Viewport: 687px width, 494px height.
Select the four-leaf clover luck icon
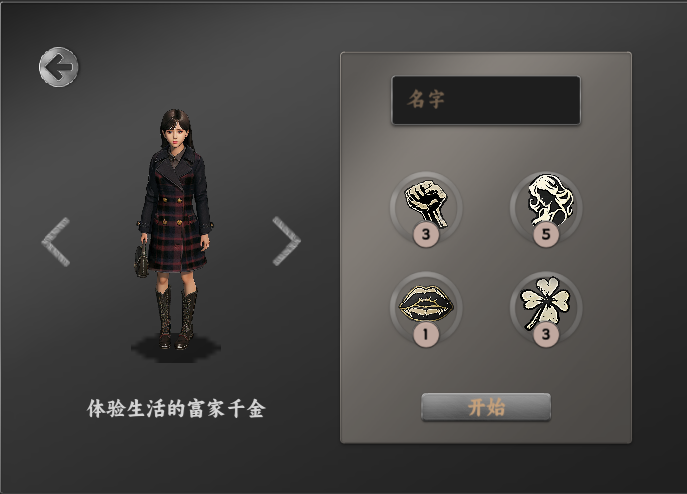pos(545,302)
